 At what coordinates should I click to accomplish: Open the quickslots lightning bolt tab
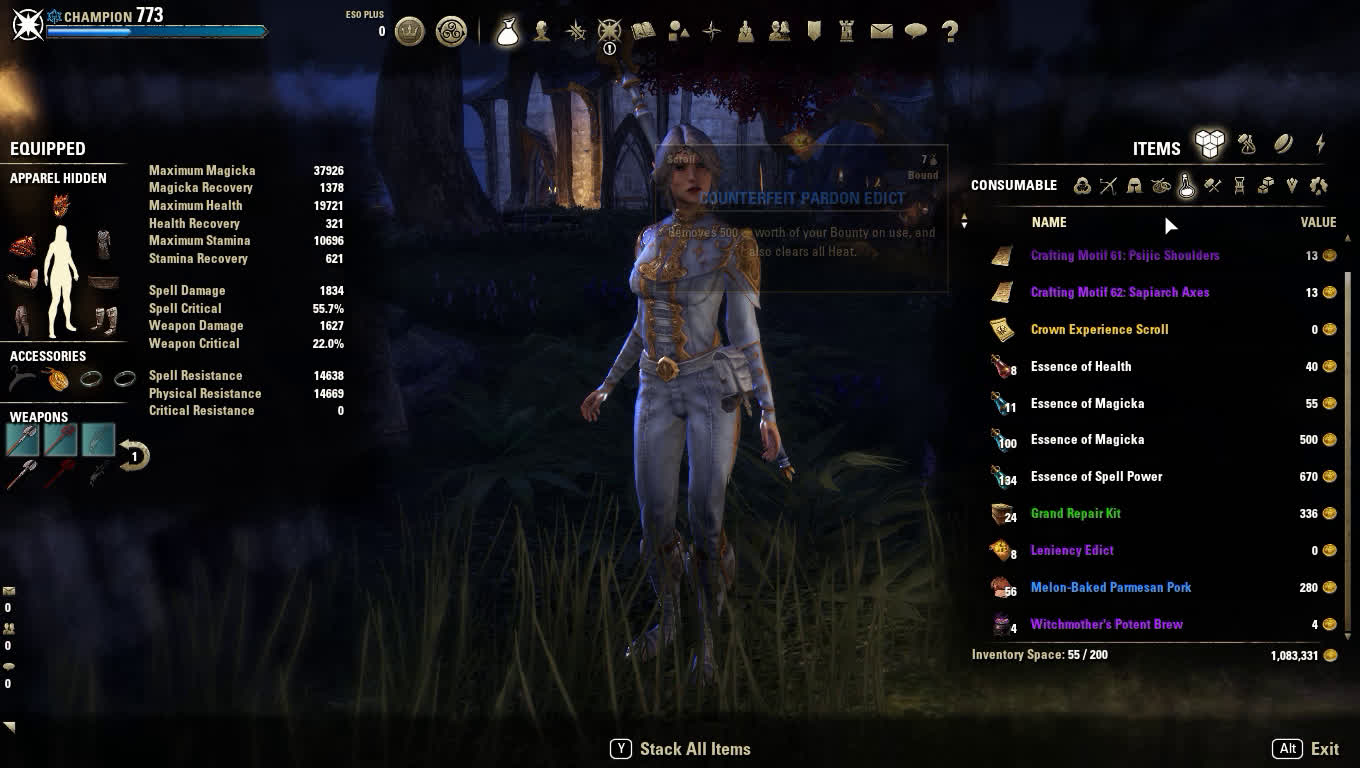click(x=1320, y=145)
